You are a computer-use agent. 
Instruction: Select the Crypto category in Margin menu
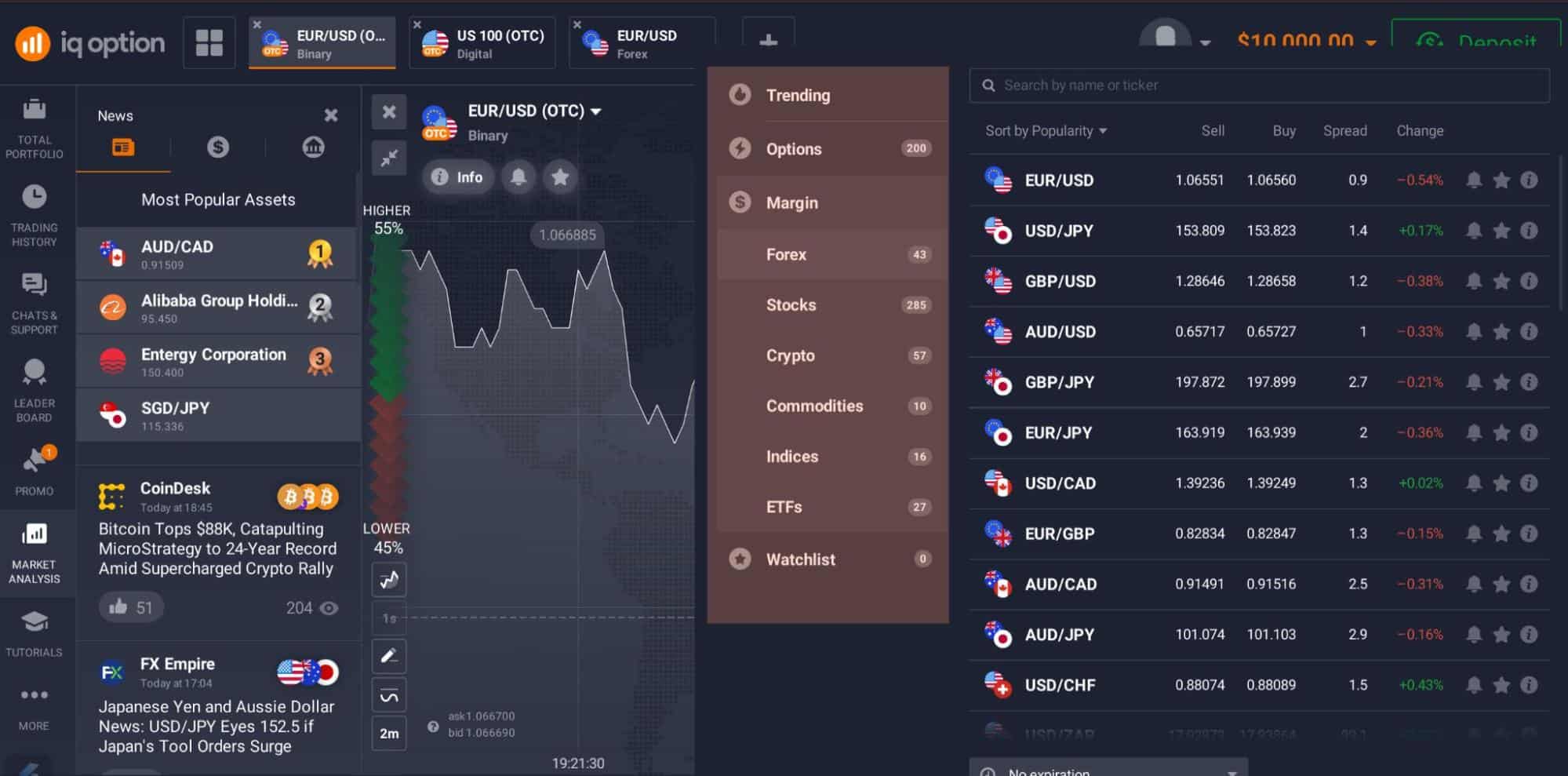(791, 355)
